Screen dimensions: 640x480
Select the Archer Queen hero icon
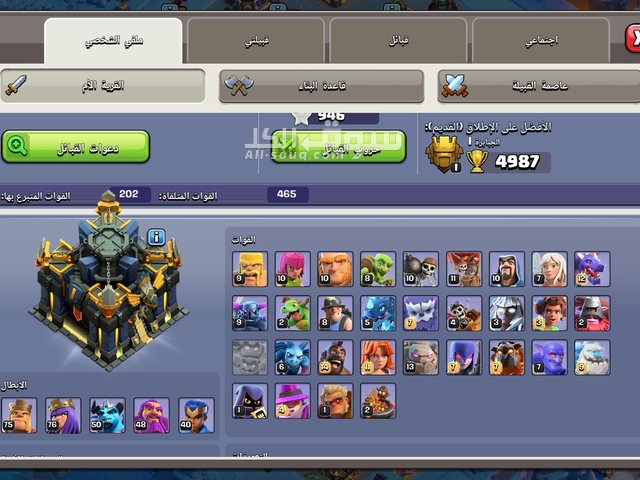point(63,415)
